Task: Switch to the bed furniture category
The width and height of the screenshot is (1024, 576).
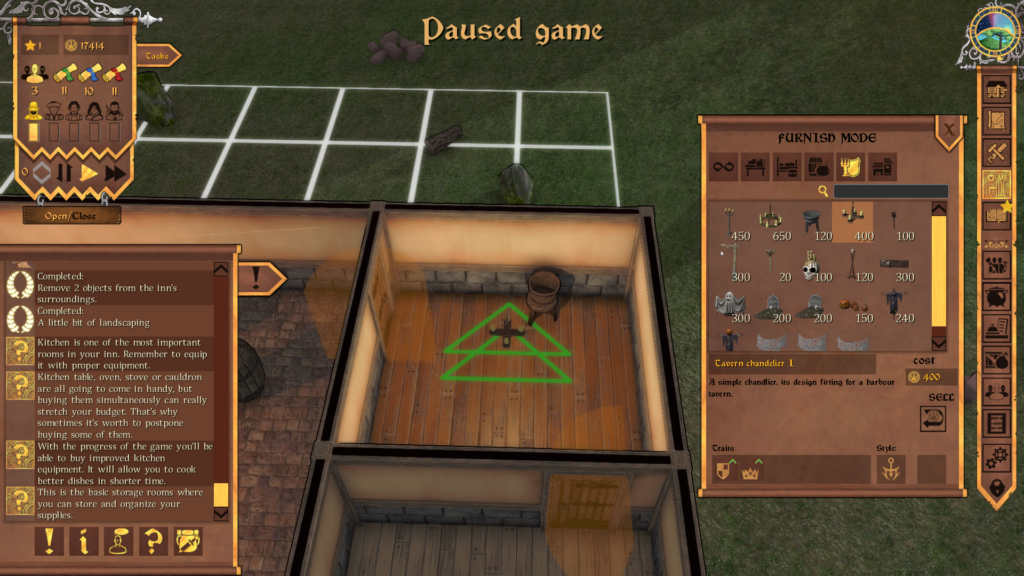Action: pos(787,167)
